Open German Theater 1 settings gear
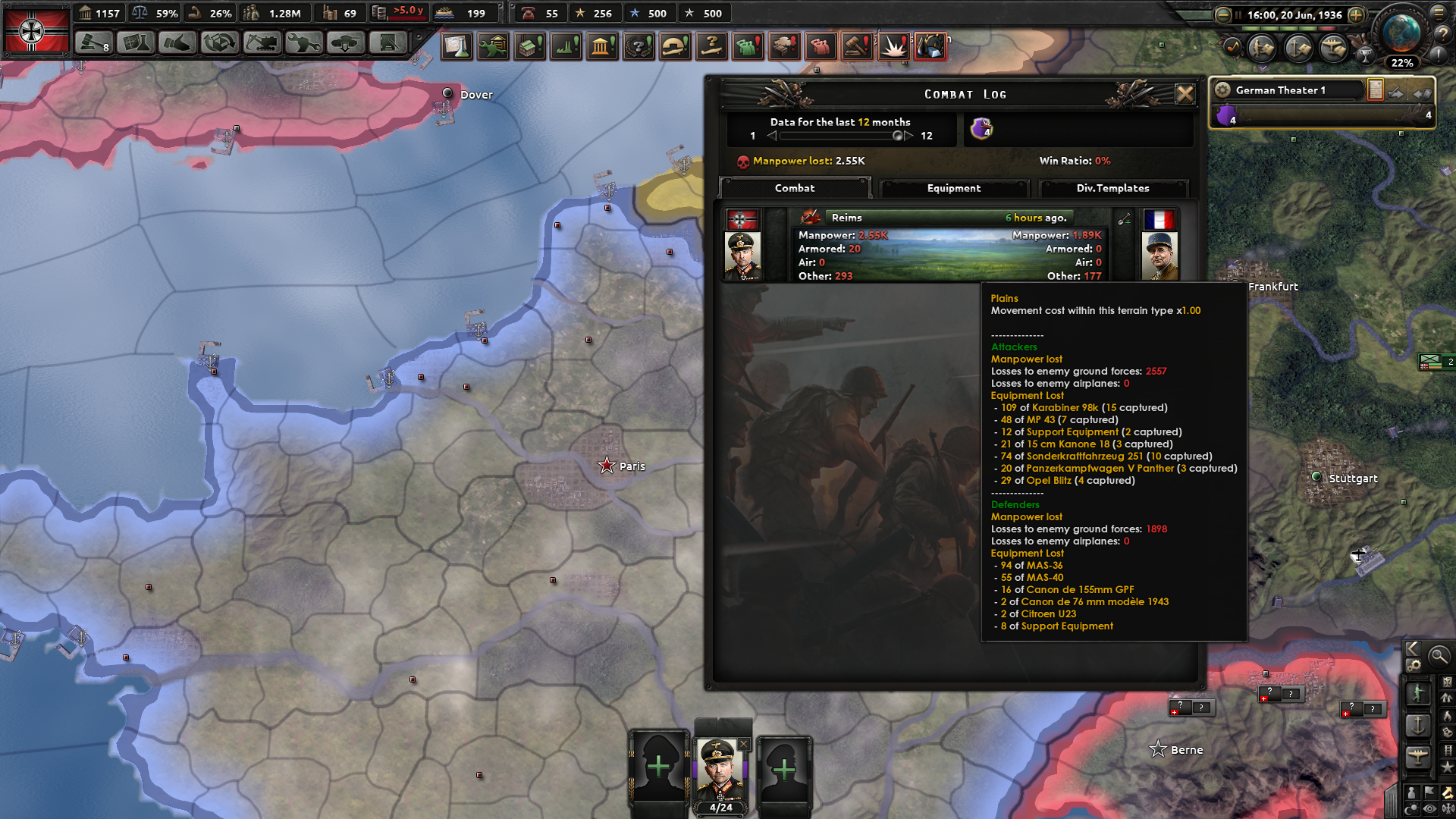Image resolution: width=1456 pixels, height=819 pixels. (1222, 89)
